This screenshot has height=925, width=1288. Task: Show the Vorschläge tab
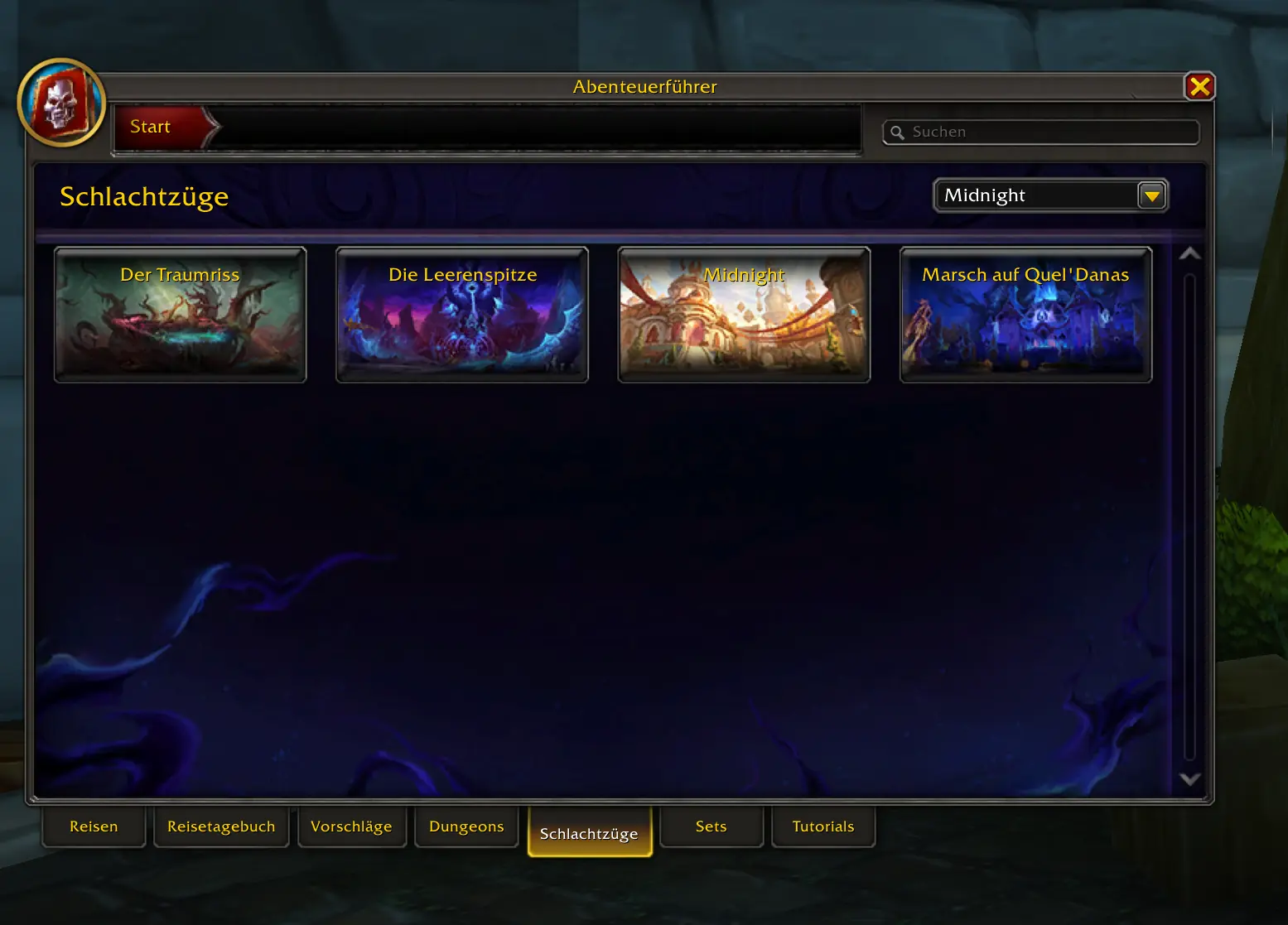(x=351, y=826)
